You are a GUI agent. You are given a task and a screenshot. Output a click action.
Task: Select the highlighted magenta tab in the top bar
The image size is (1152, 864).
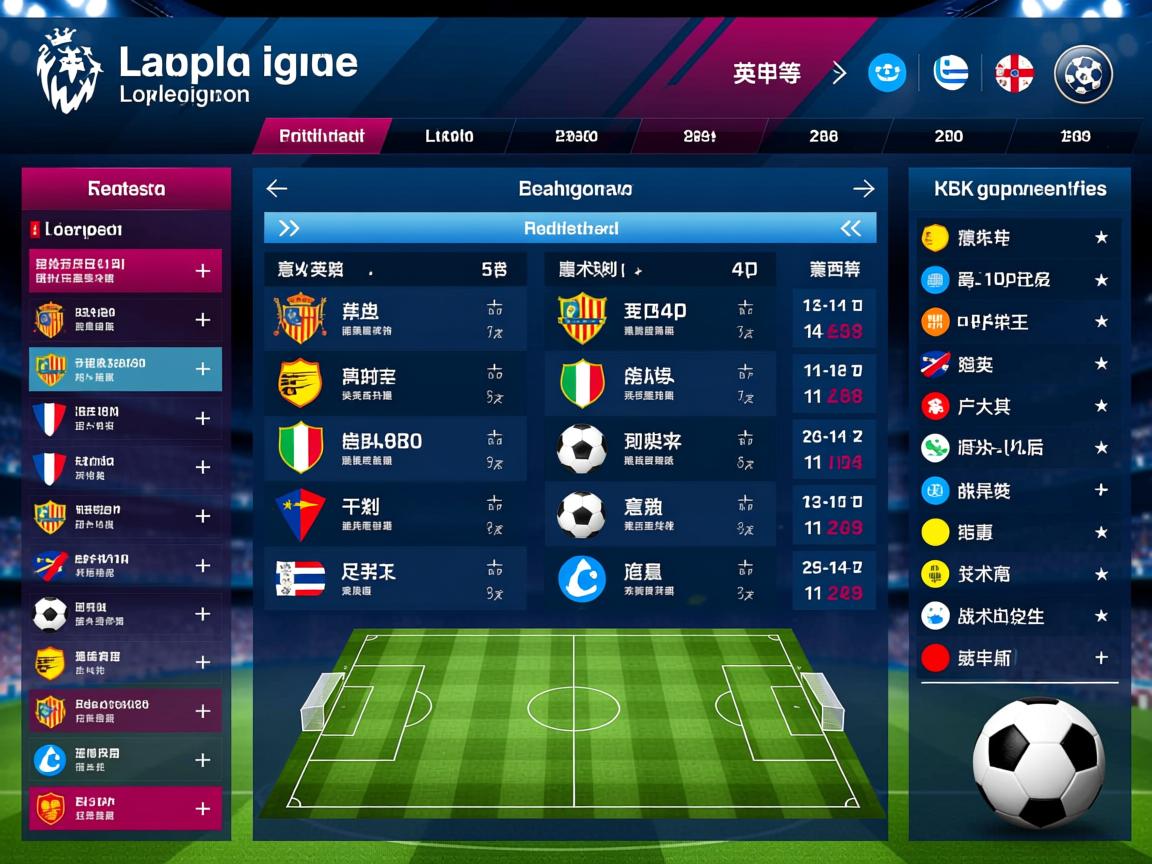click(322, 136)
